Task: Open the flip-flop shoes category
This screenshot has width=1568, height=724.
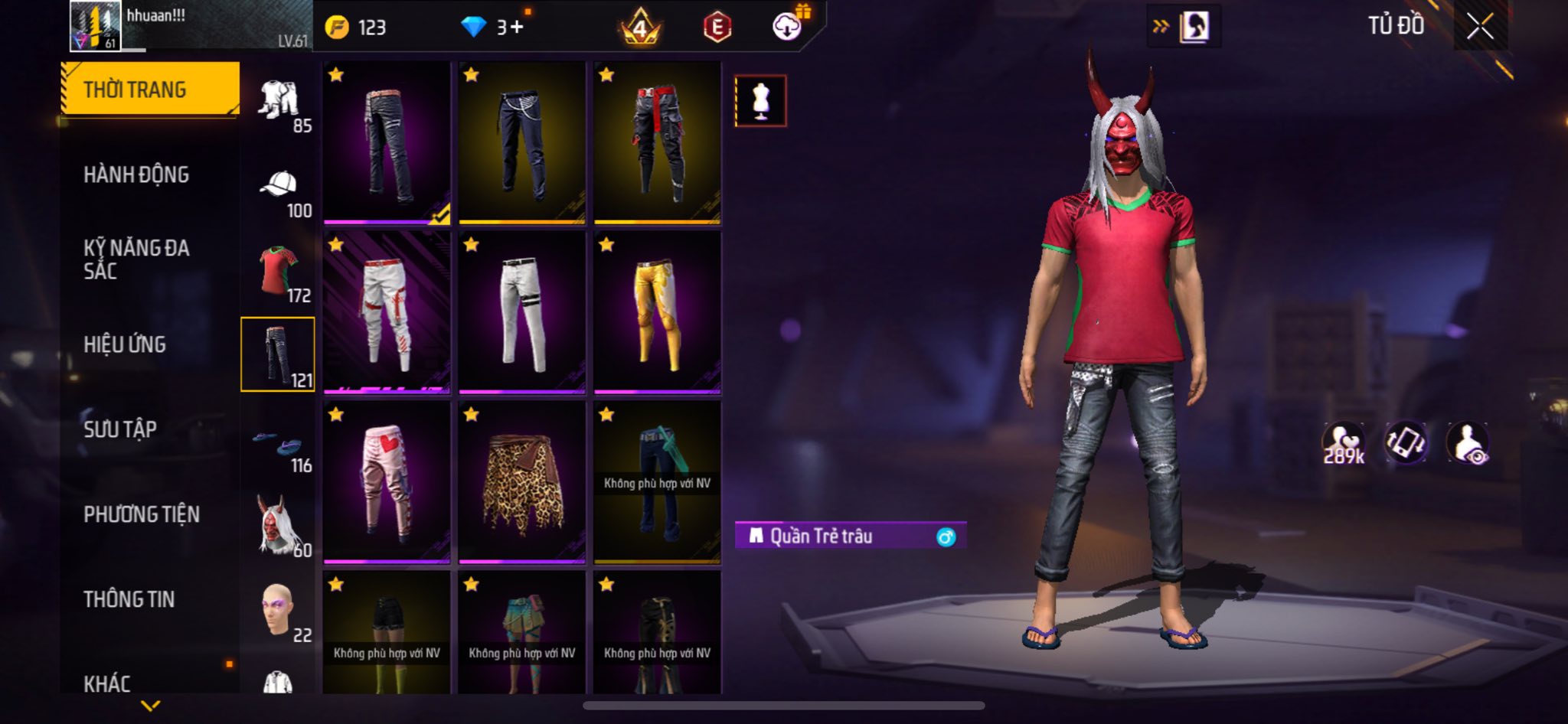Action: pos(279,444)
